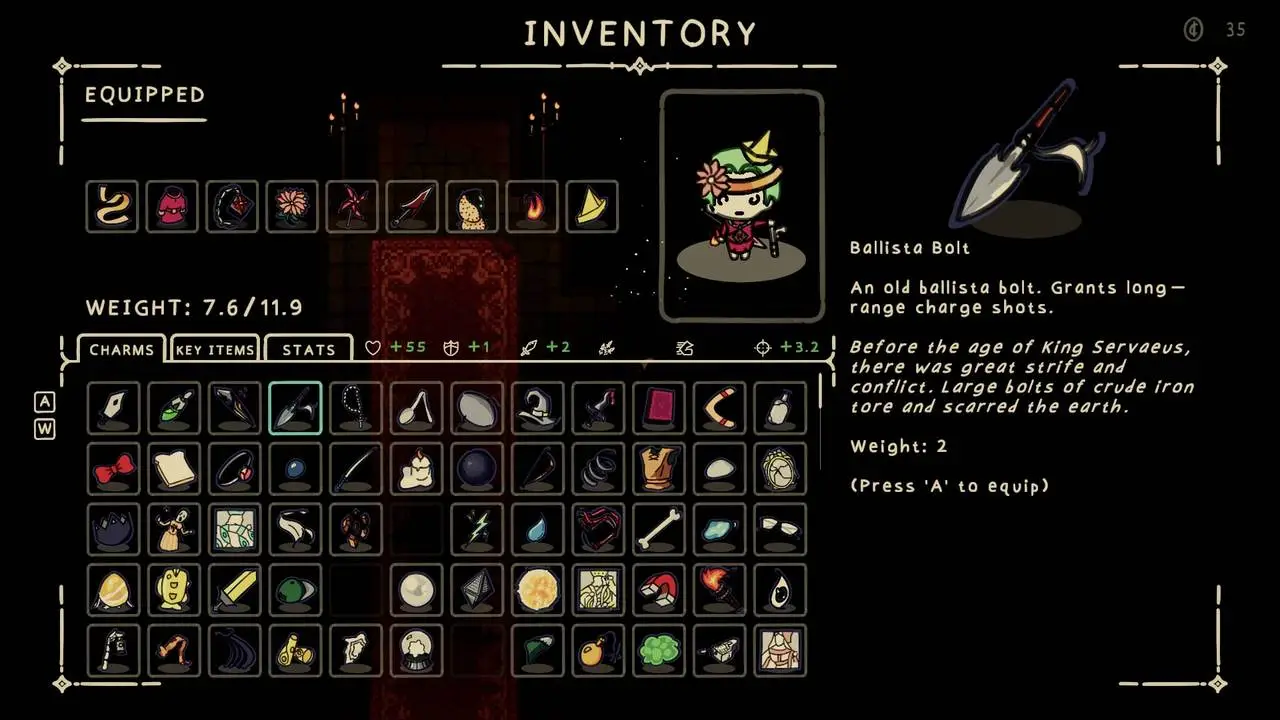Click the character portrait card
Screen dimensions: 1280x720
[x=742, y=205]
